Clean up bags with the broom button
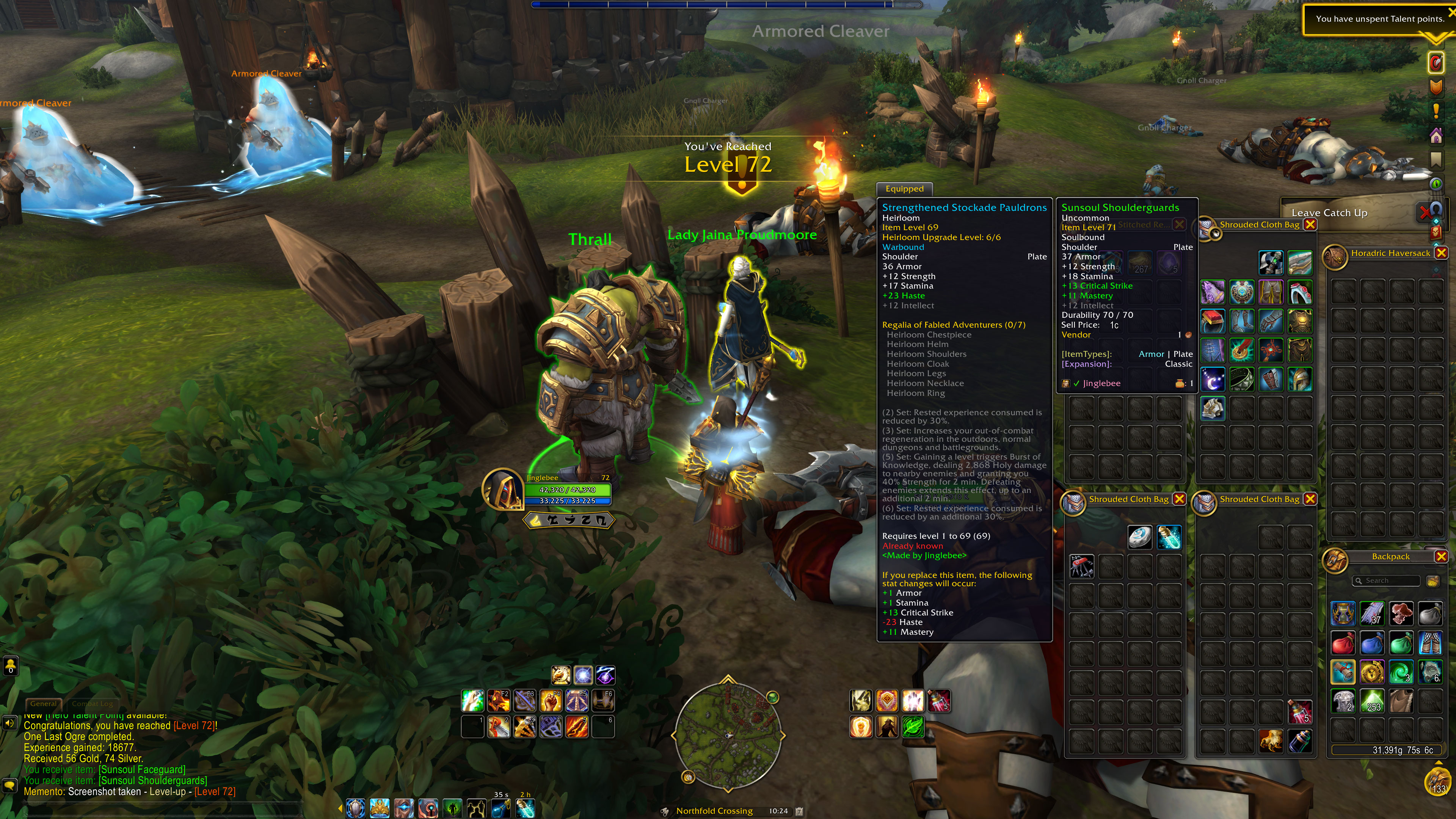Screen dimensions: 1456x819 coord(1432,581)
